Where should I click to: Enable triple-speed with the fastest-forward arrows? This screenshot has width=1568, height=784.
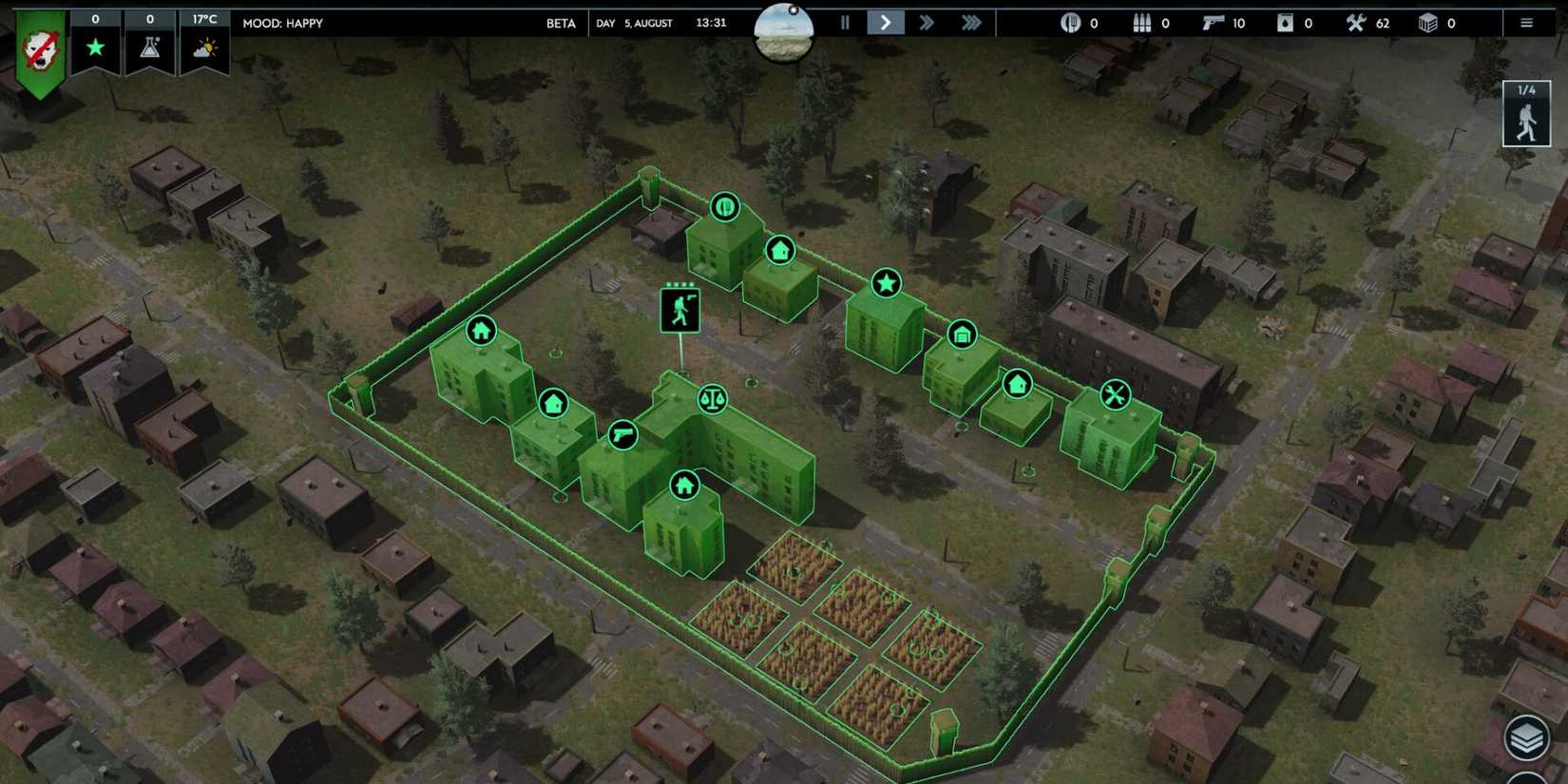pyautogui.click(x=970, y=23)
